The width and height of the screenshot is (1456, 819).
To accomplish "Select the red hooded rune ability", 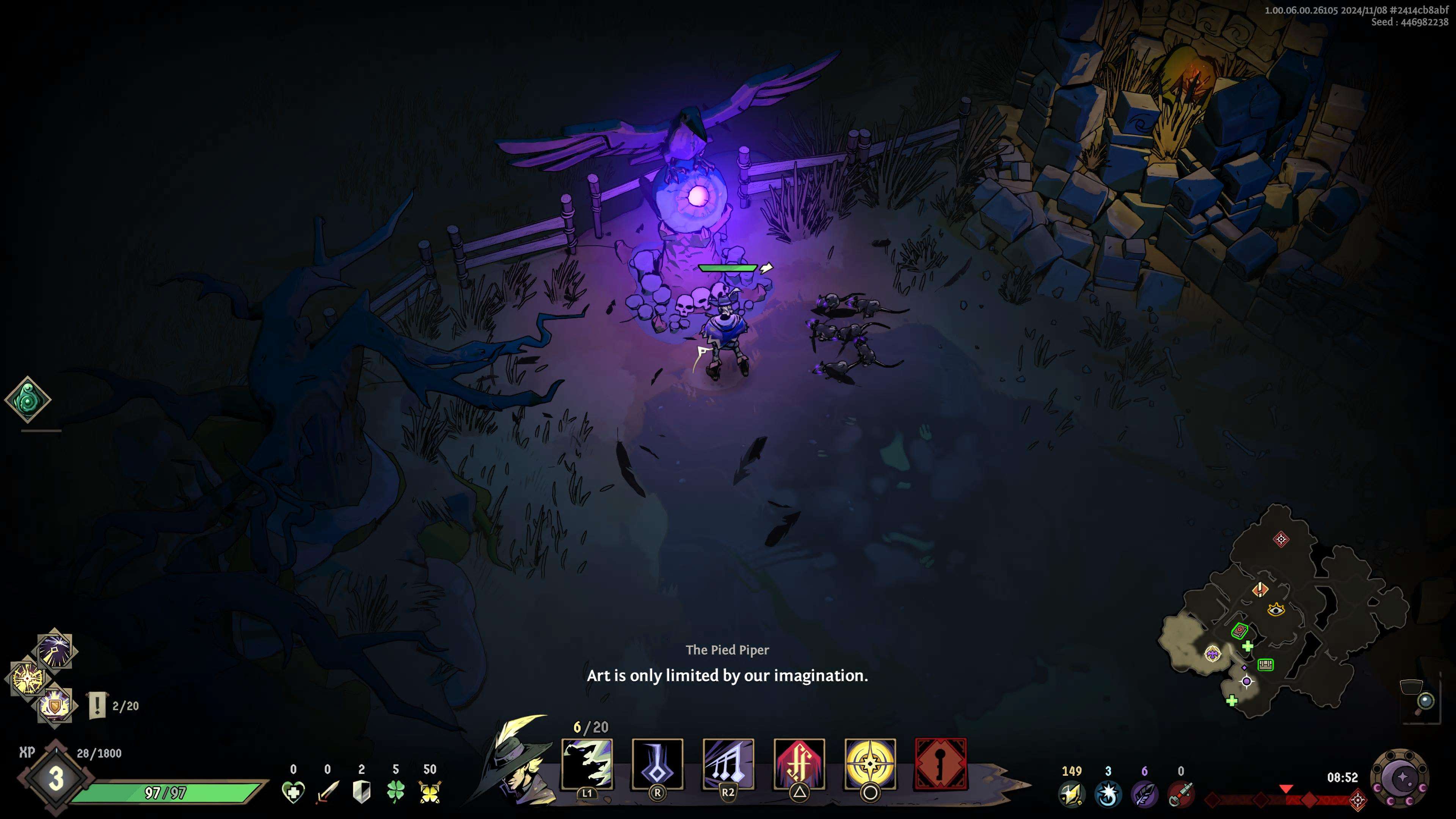I will 799,764.
